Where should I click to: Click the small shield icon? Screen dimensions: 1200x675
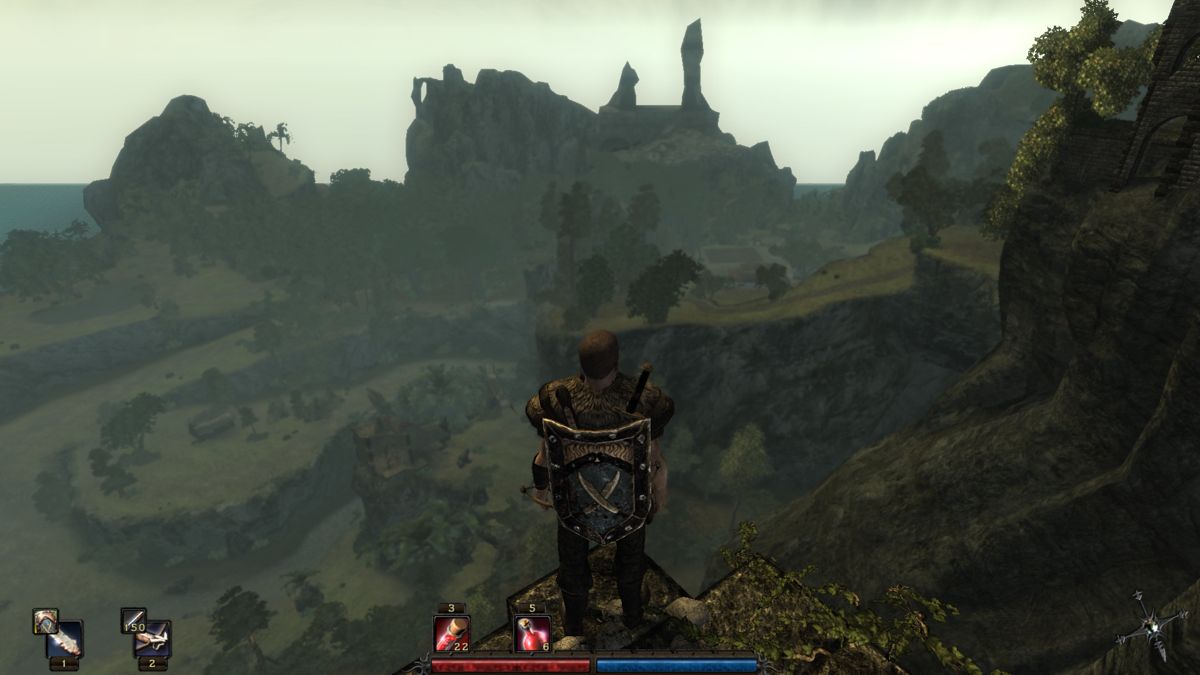45,621
